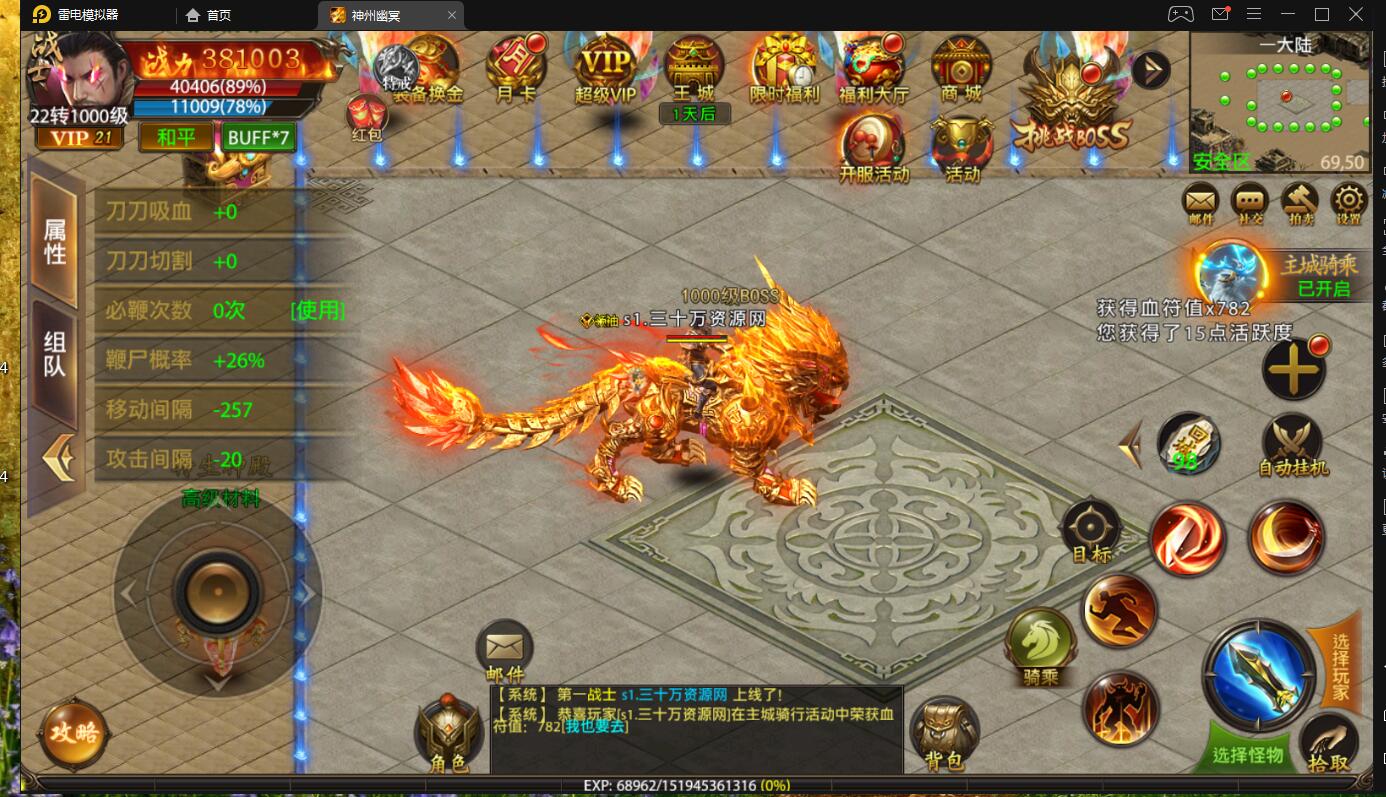Open the 福利大厅 welfare hall
The image size is (1386, 797).
point(873,68)
